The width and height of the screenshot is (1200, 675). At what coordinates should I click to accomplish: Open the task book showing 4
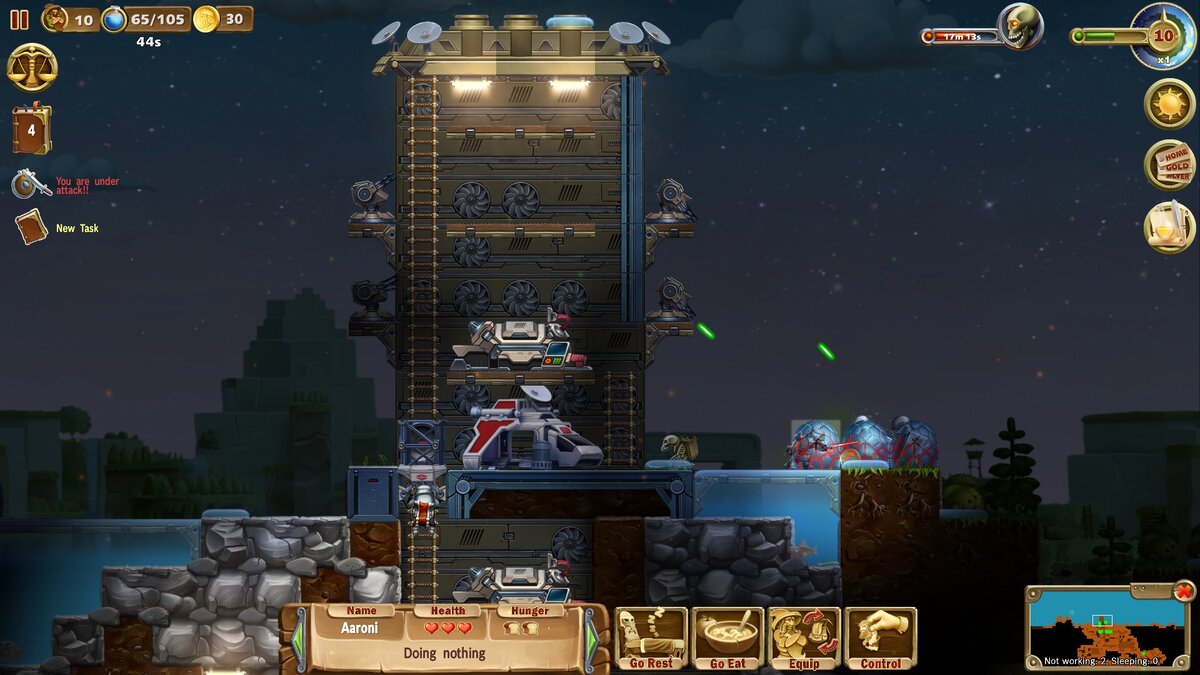point(31,130)
